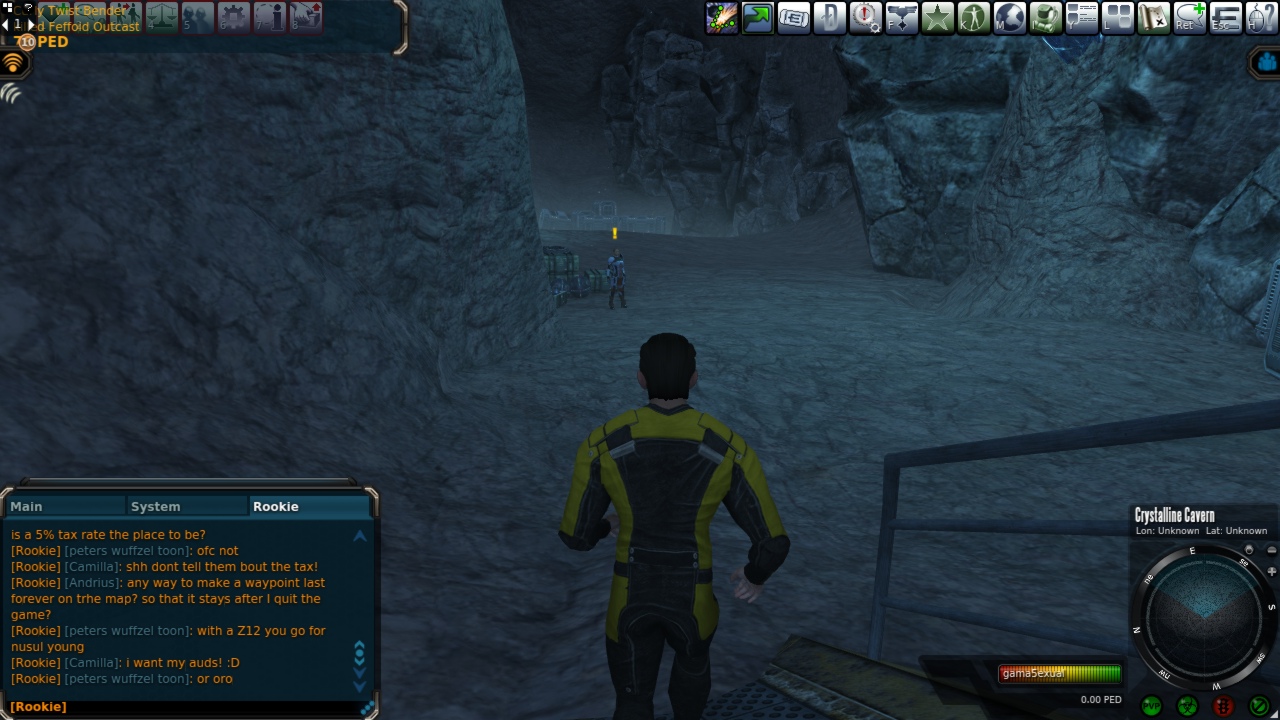
Task: Open the globe map icon
Action: click(x=1009, y=18)
